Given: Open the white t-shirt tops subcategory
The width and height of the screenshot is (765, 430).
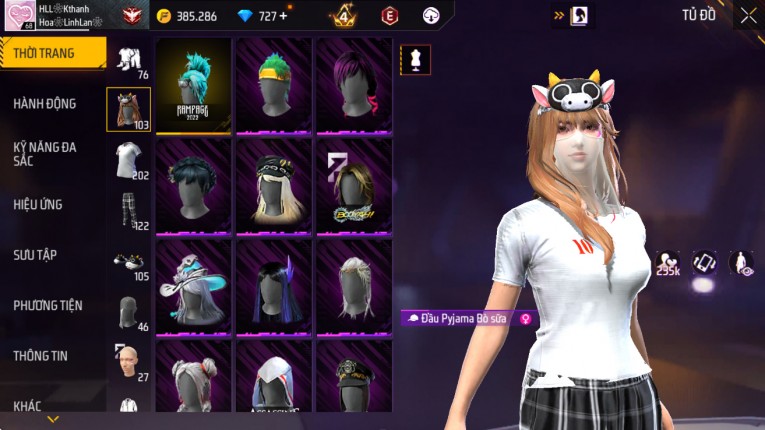Looking at the screenshot, I should click(128, 160).
